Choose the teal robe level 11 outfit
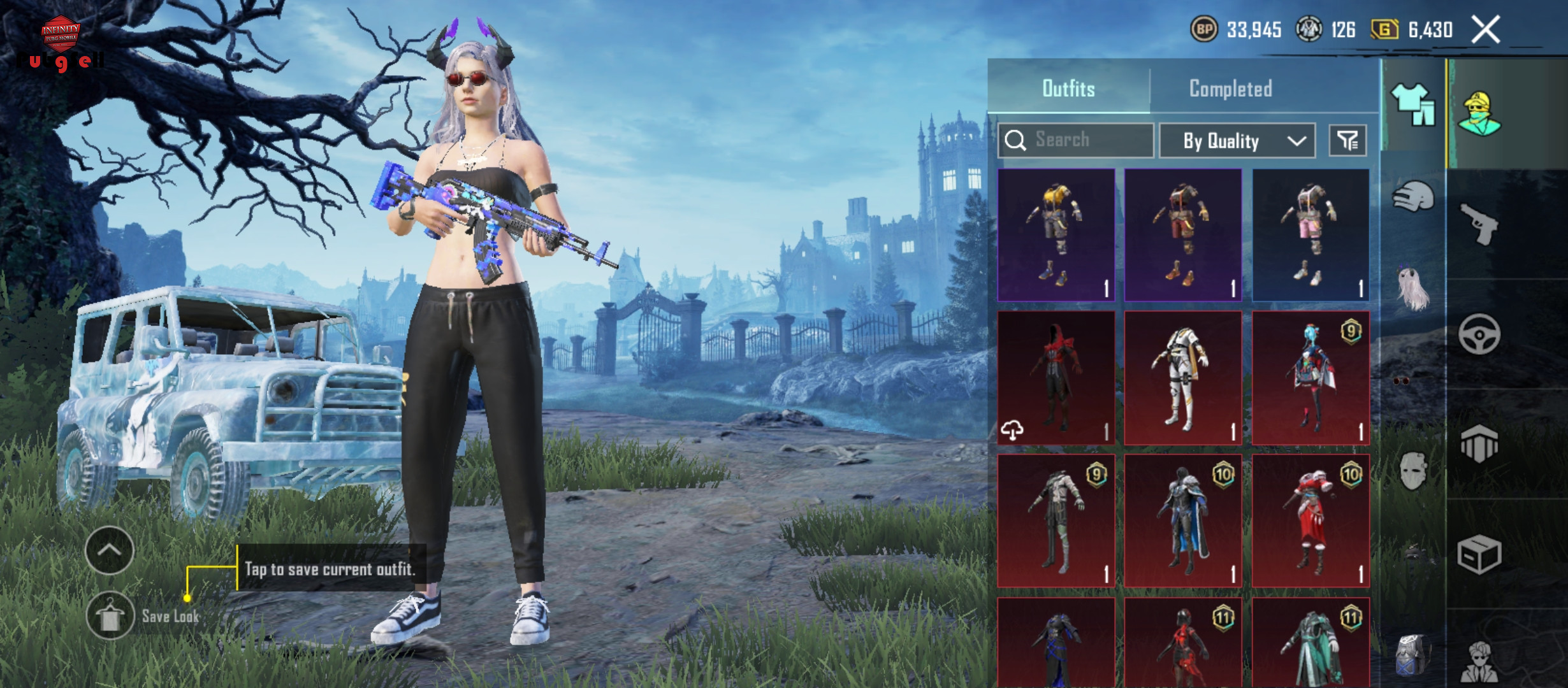The width and height of the screenshot is (1568, 688). pos(1310,643)
